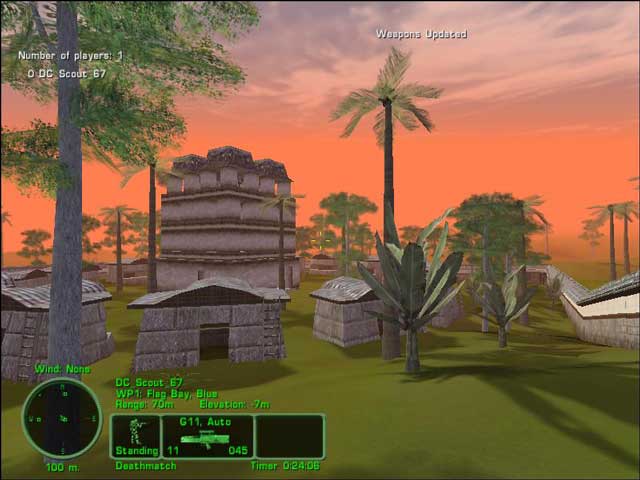Viewport: 640px width, 480px height.
Task: Click the circular compass radar minimap
Action: [61, 418]
